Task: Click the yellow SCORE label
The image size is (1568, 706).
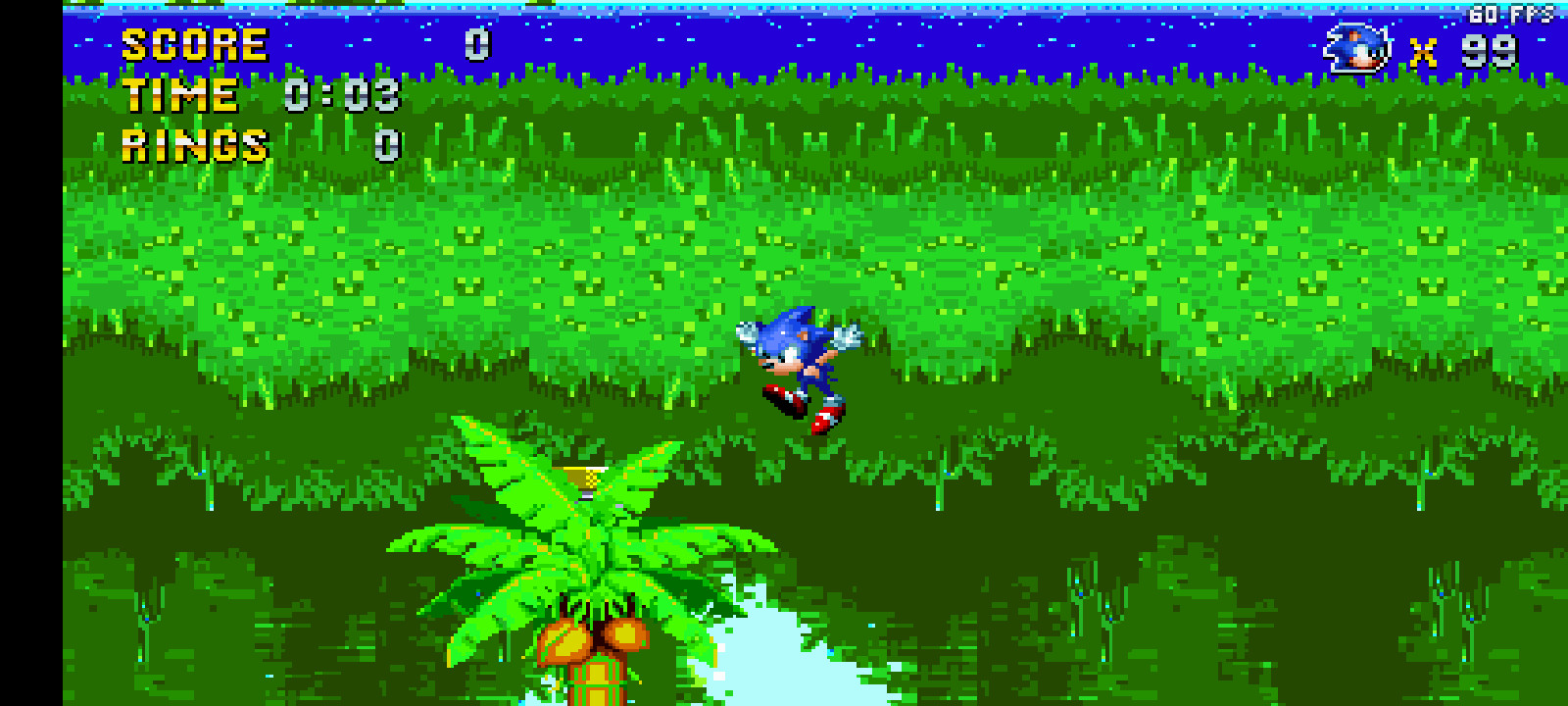Action: coord(192,43)
